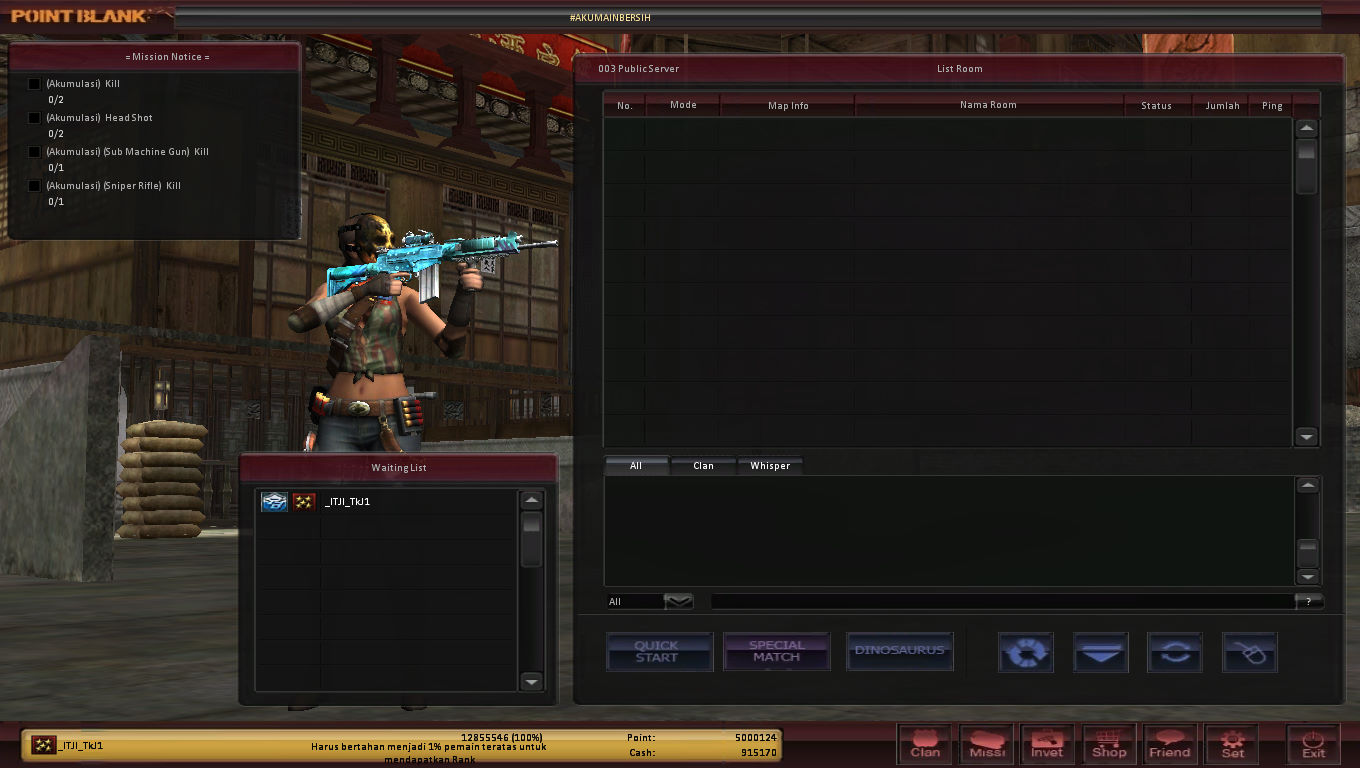Open the Clan panel icon
Image resolution: width=1360 pixels, height=768 pixels.
click(925, 744)
